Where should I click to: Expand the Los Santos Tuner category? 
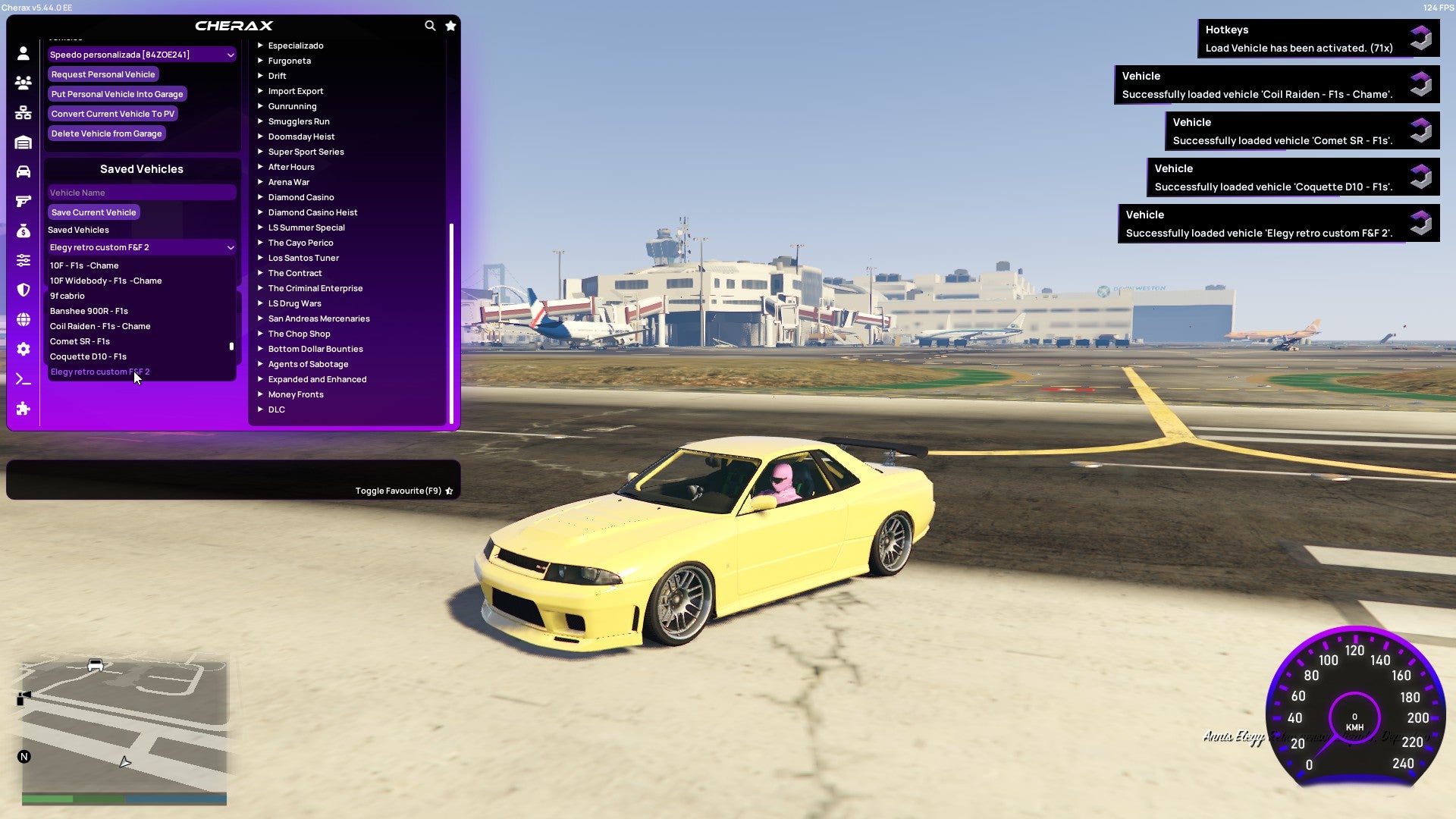coord(303,258)
